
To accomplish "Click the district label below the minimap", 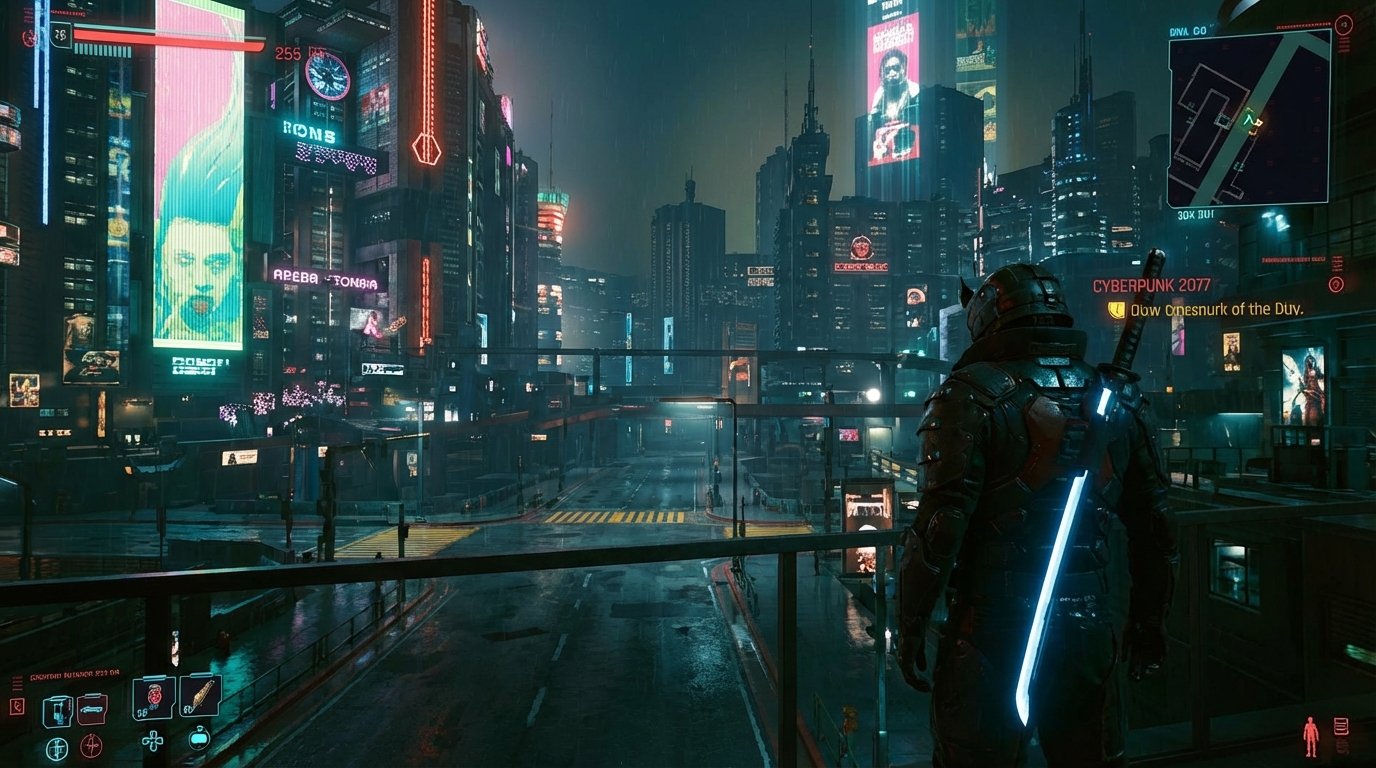I will tap(1194, 215).
